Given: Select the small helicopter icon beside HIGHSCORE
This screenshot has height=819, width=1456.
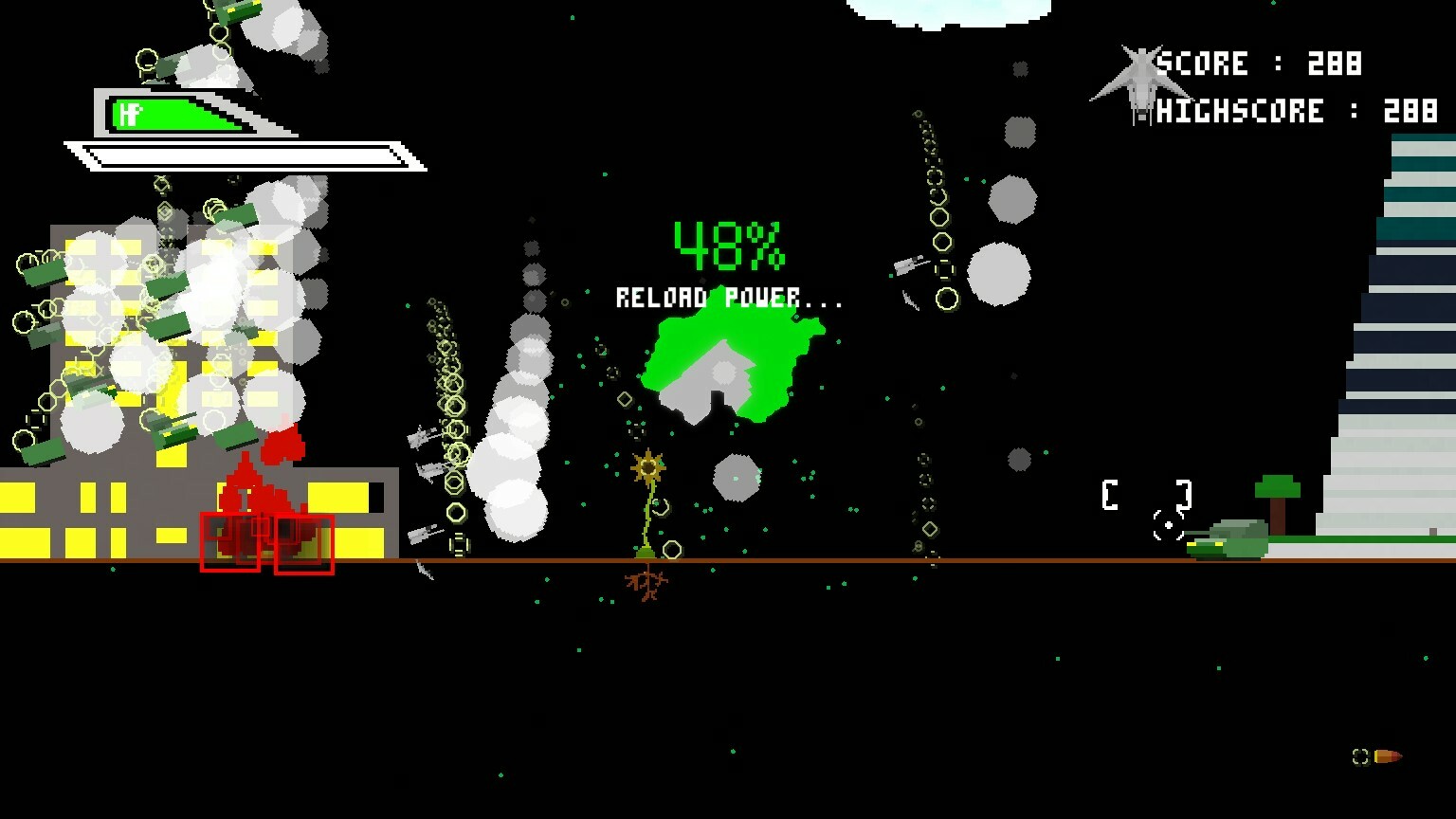Looking at the screenshot, I should [1144, 112].
